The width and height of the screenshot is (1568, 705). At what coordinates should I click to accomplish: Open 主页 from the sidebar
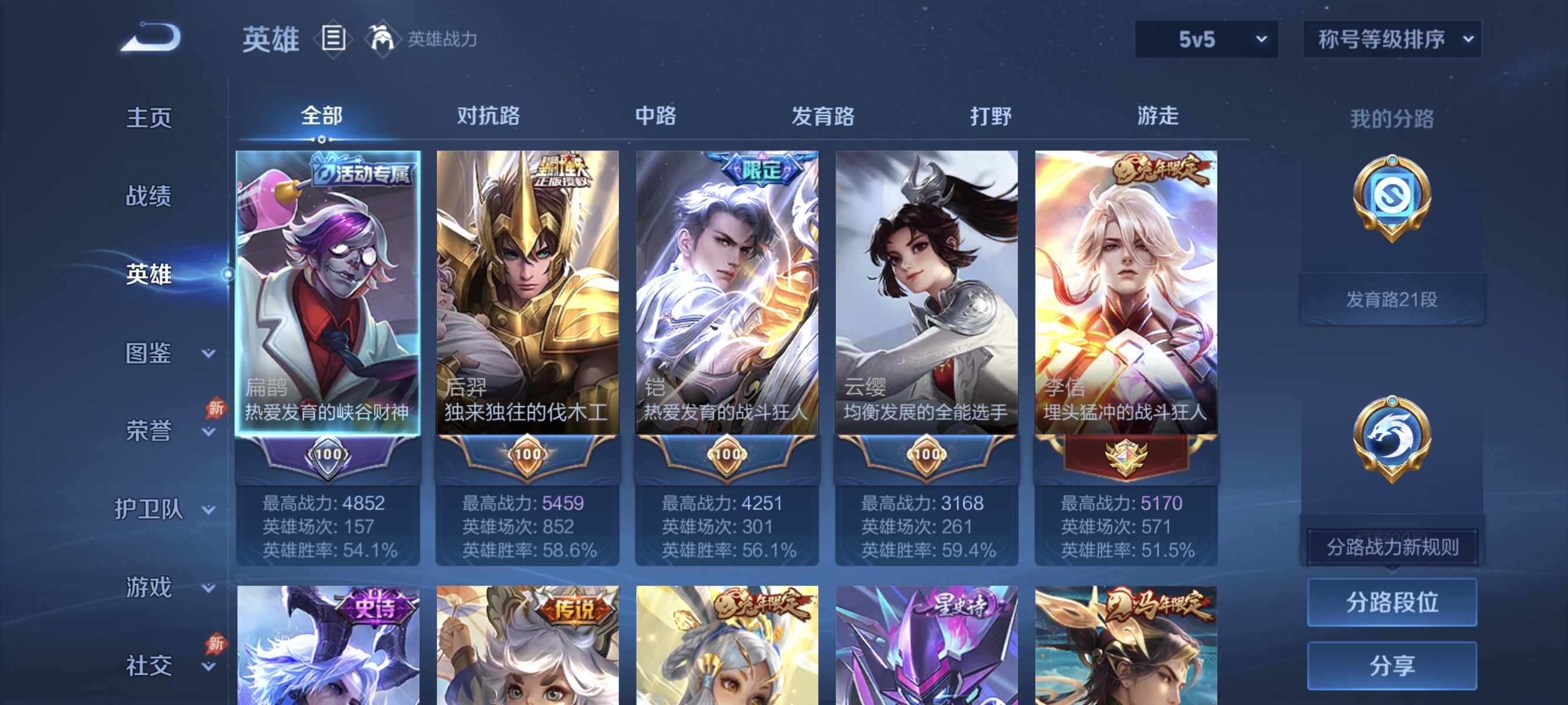pyautogui.click(x=148, y=117)
